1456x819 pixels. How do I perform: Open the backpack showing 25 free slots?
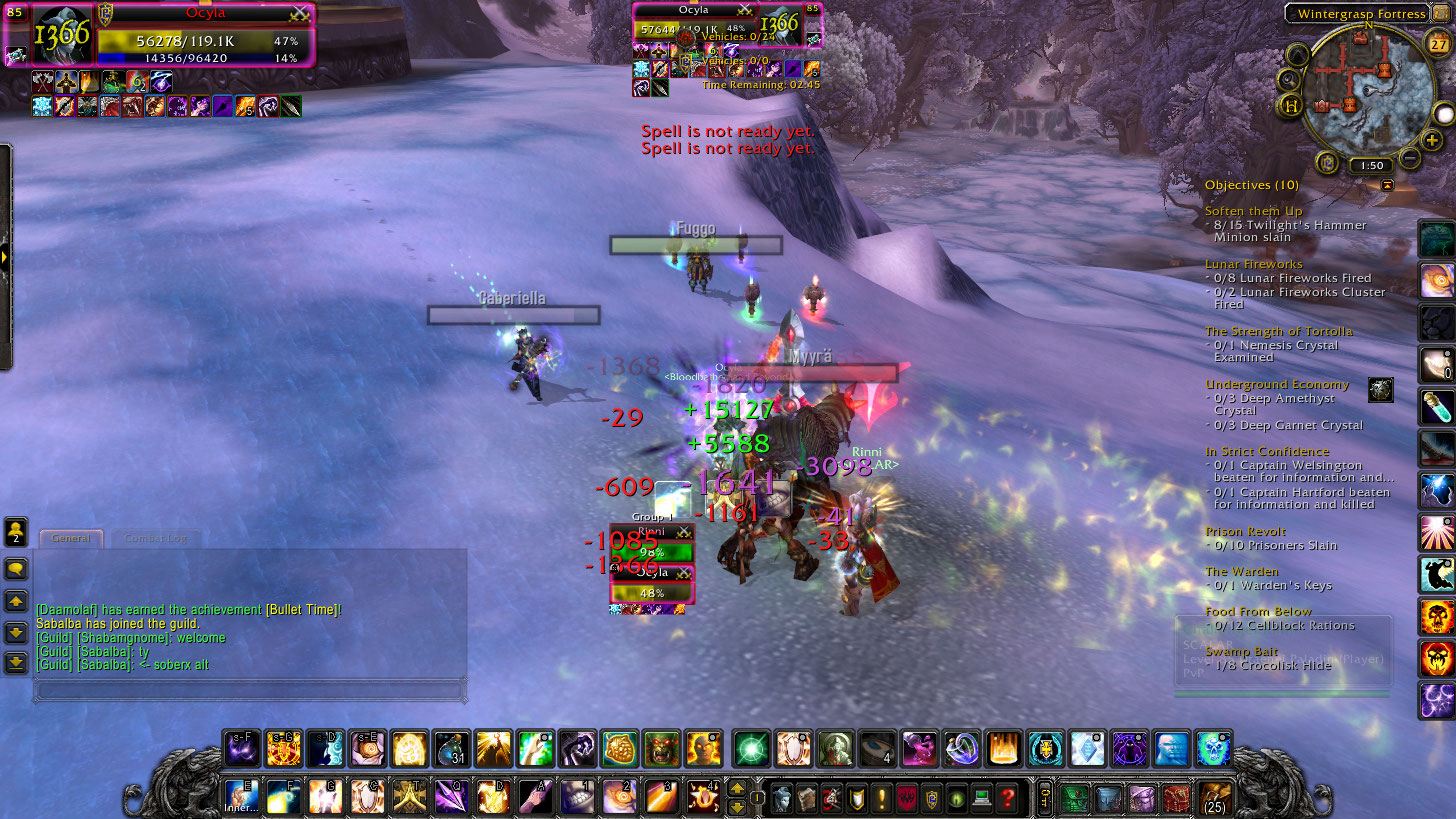(1215, 798)
